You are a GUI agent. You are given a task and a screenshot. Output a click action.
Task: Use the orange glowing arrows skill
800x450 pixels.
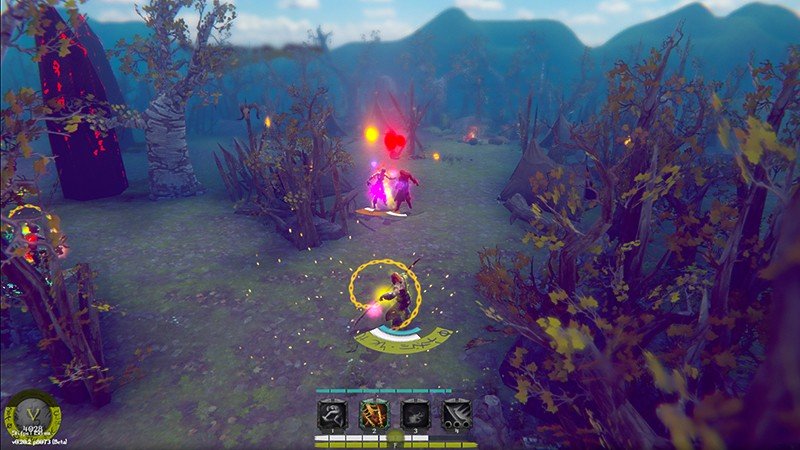[374, 415]
